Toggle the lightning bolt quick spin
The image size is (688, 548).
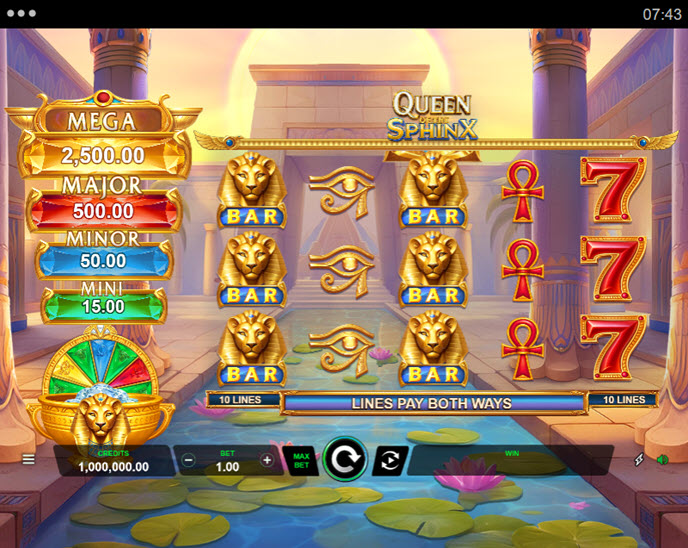[x=639, y=460]
